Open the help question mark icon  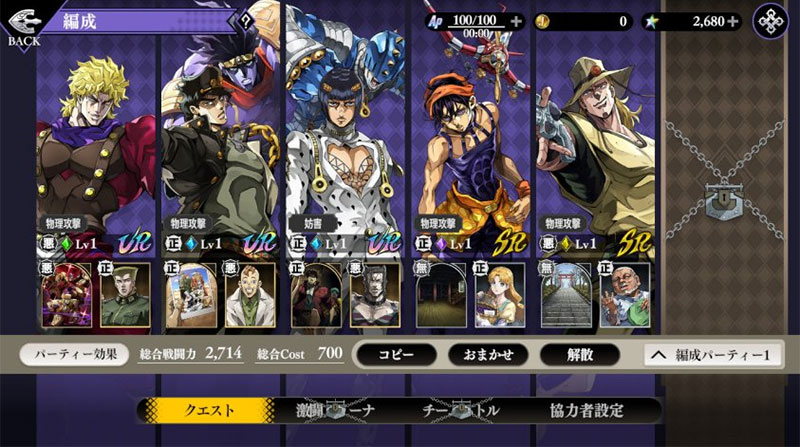pos(247,20)
